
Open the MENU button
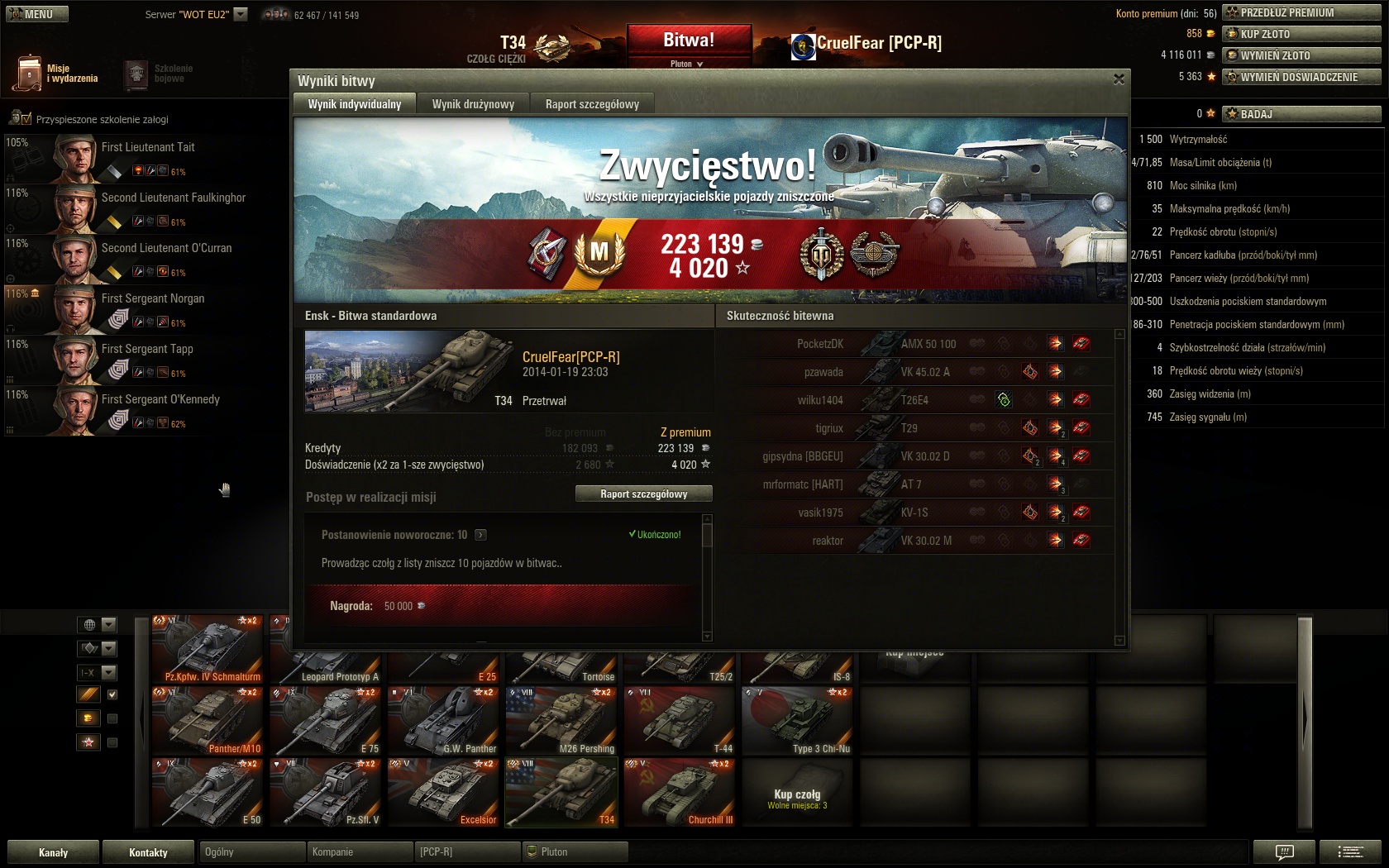(37, 14)
